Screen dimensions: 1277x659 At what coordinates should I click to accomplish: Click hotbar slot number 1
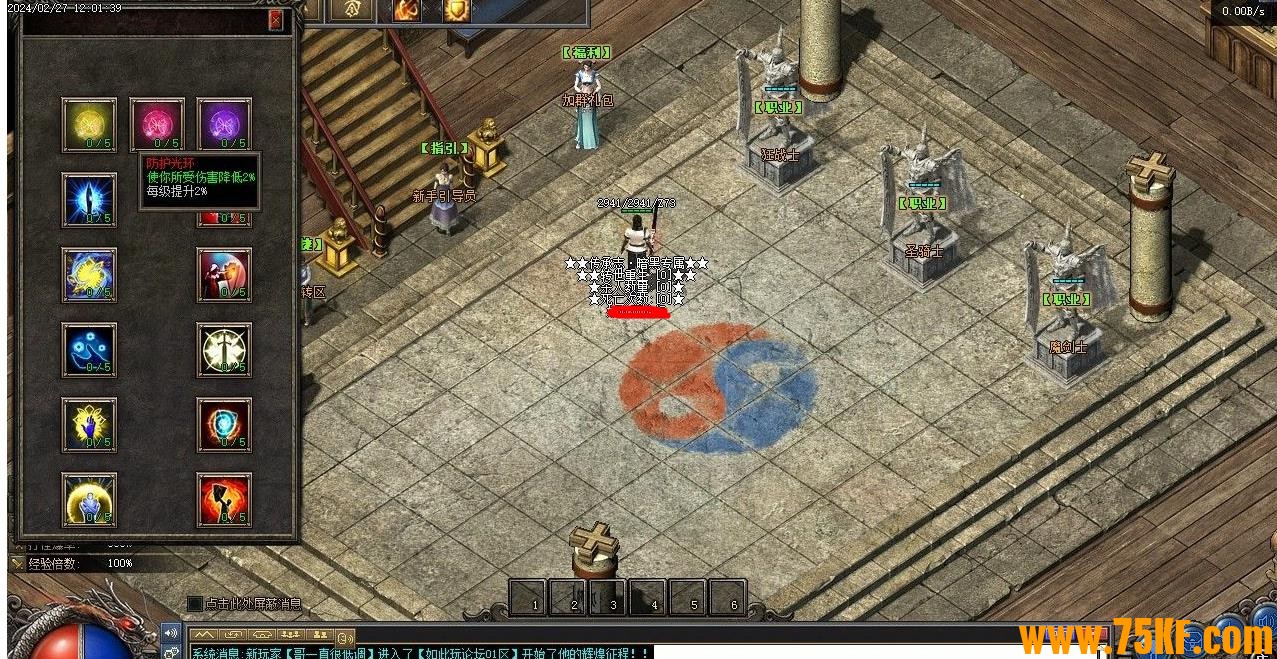pyautogui.click(x=528, y=598)
